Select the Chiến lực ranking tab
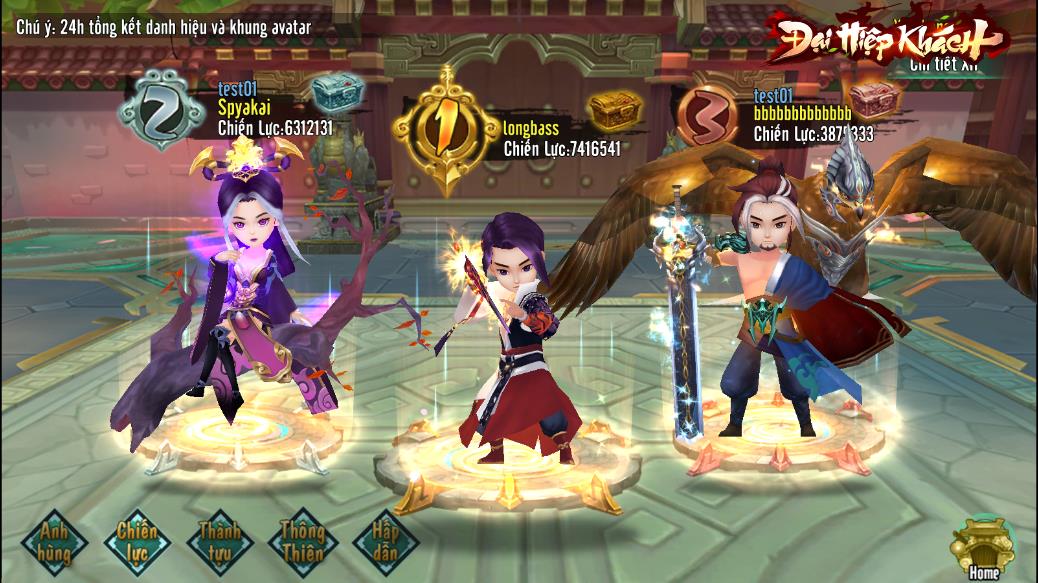Image resolution: width=1038 pixels, height=583 pixels. tap(137, 541)
